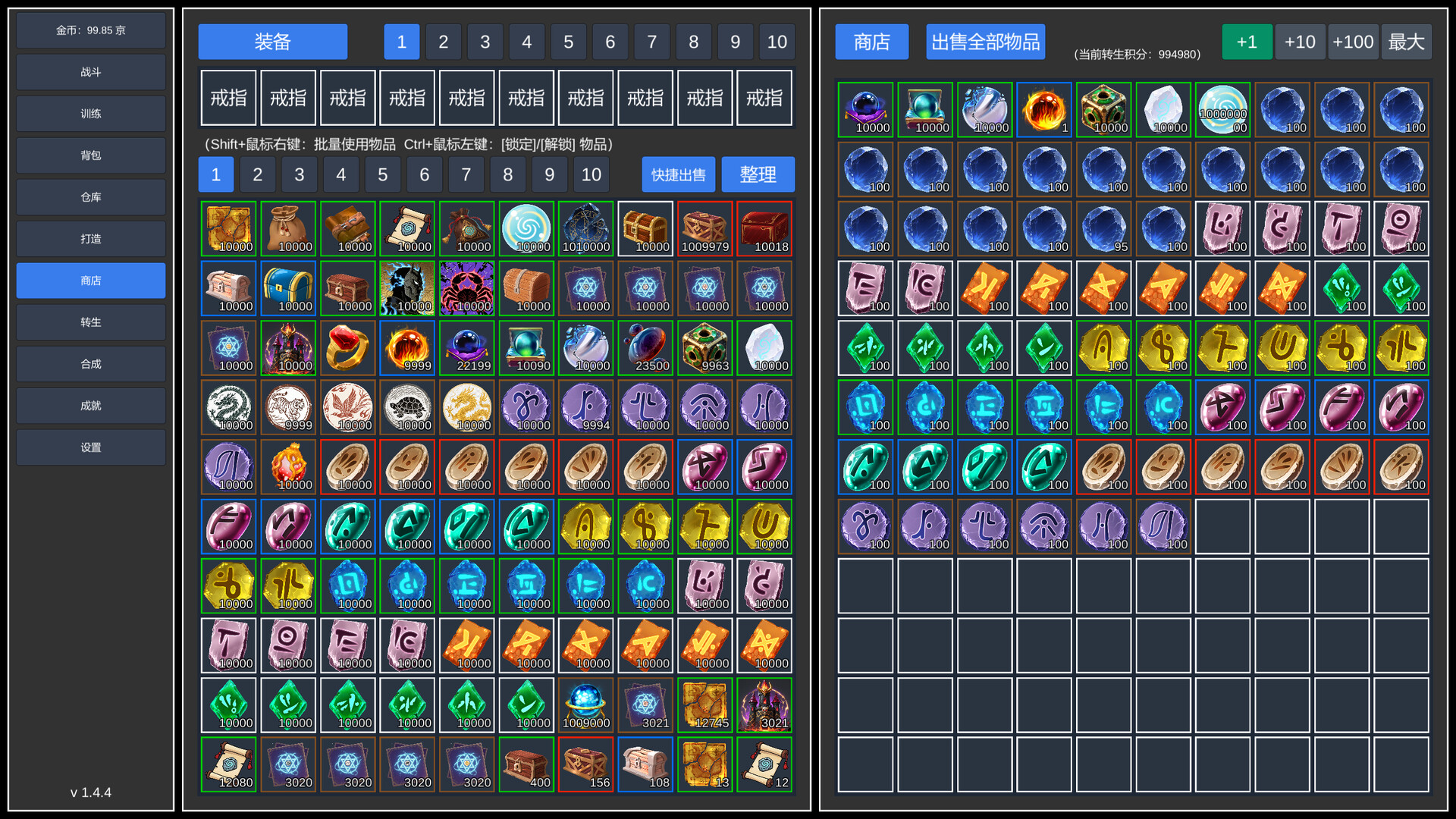
Task: Select the crystal ball showing 1009000
Action: coord(585,704)
